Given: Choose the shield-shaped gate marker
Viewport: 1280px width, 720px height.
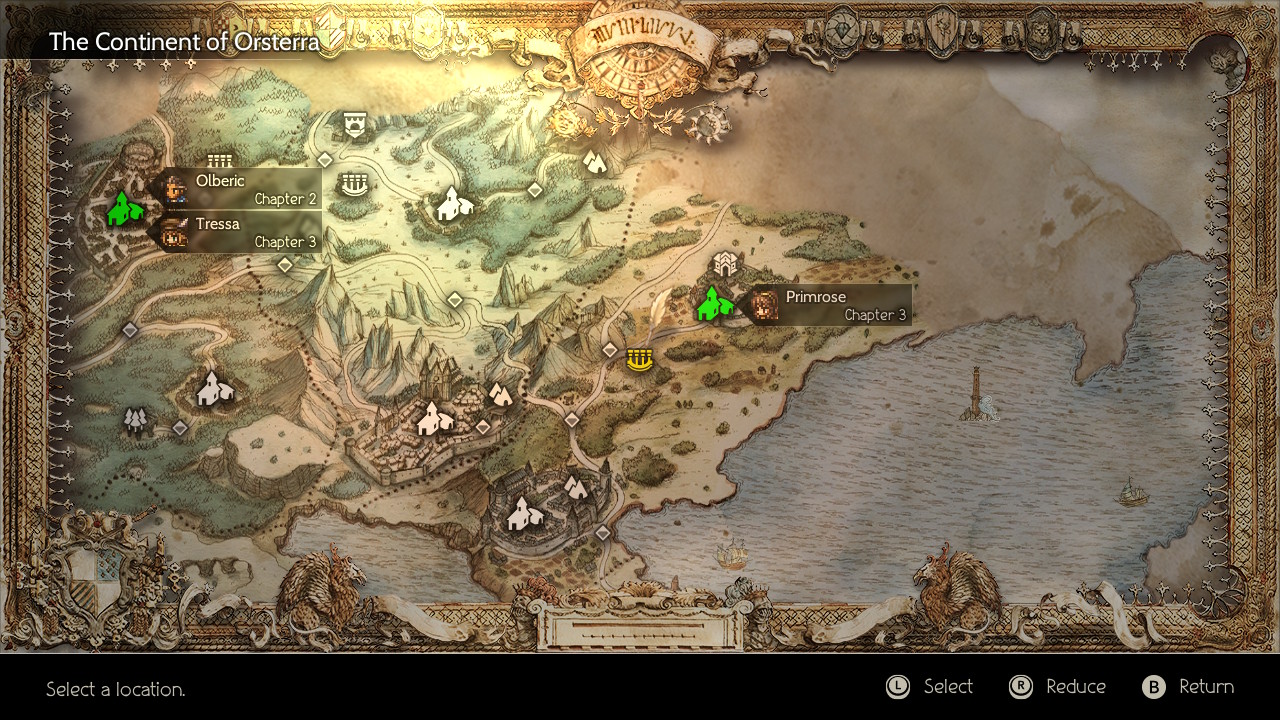Looking at the screenshot, I should (x=354, y=124).
